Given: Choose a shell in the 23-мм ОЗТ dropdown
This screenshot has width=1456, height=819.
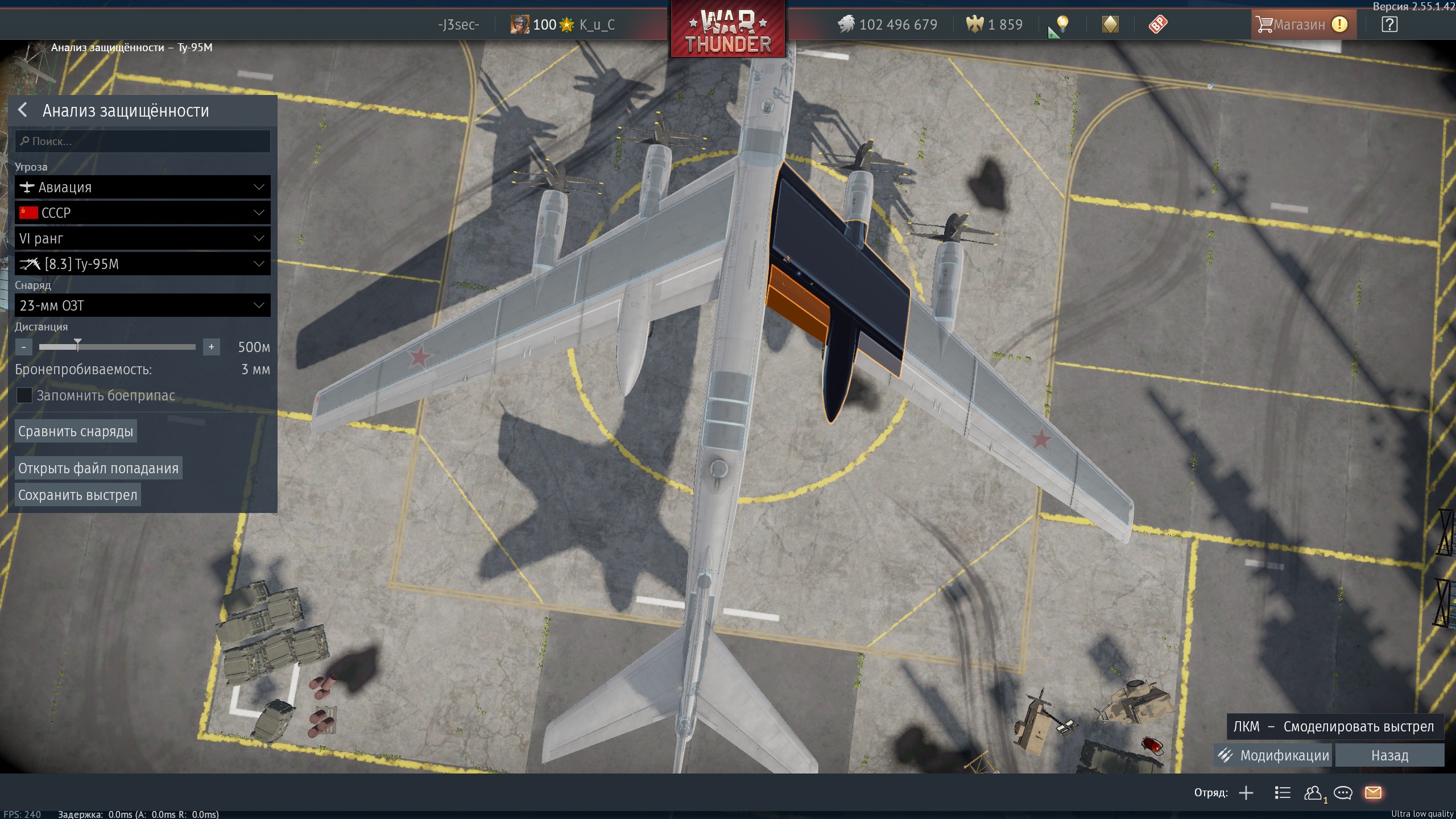Looking at the screenshot, I should [142, 305].
